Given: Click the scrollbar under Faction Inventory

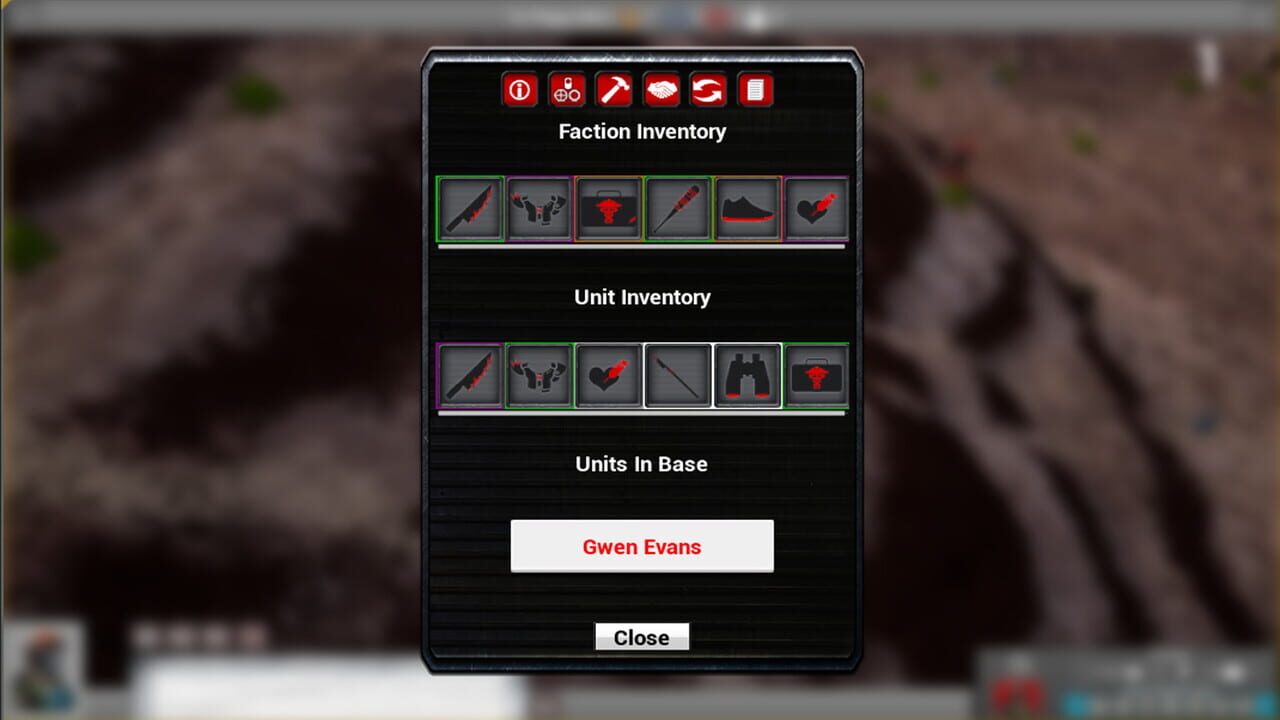Looking at the screenshot, I should click(x=641, y=245).
